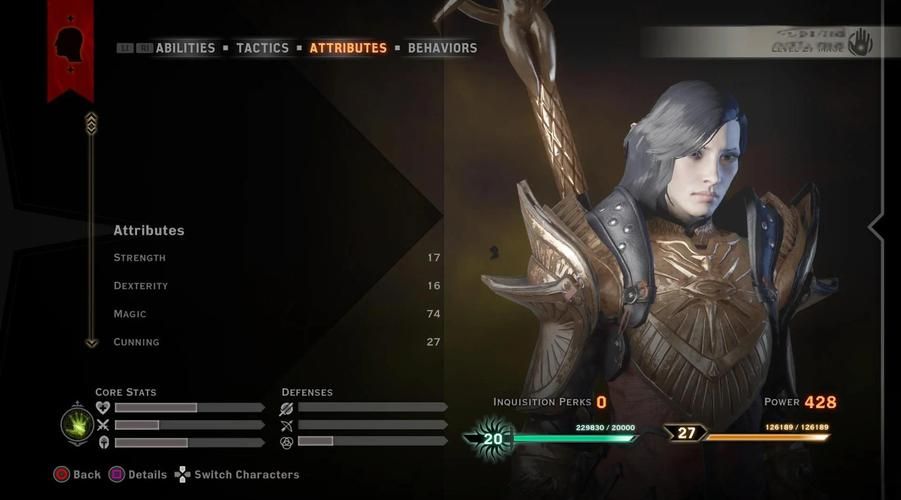
Task: Switch to the Abilities tab
Action: 185,48
